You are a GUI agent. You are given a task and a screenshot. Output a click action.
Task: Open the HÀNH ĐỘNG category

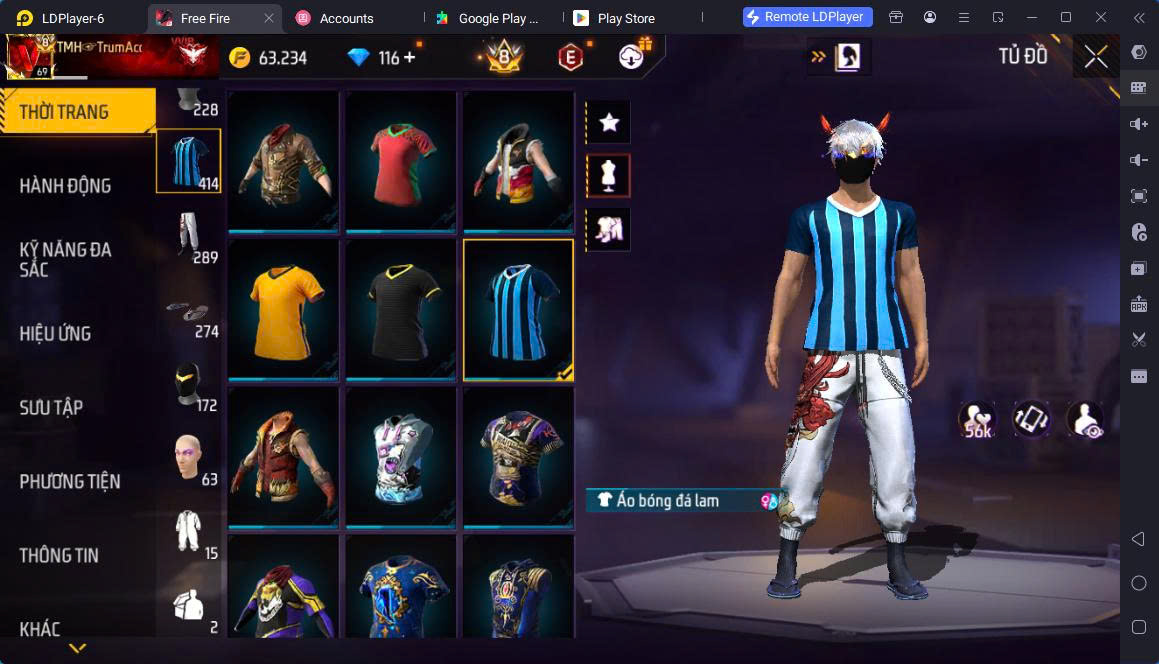(x=66, y=186)
